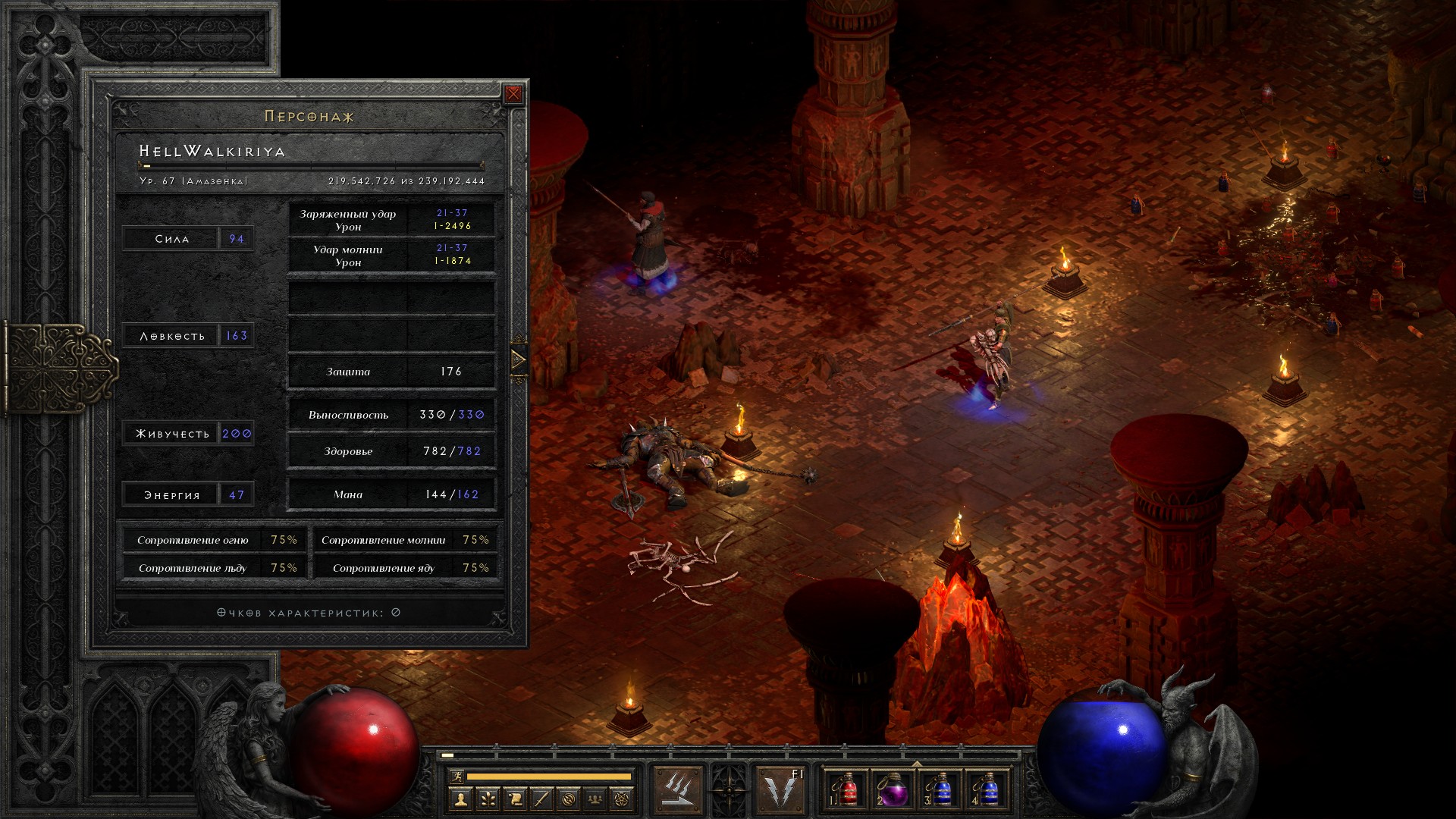Open the character screen from the mini menu
The image size is (1456, 819).
[x=460, y=799]
